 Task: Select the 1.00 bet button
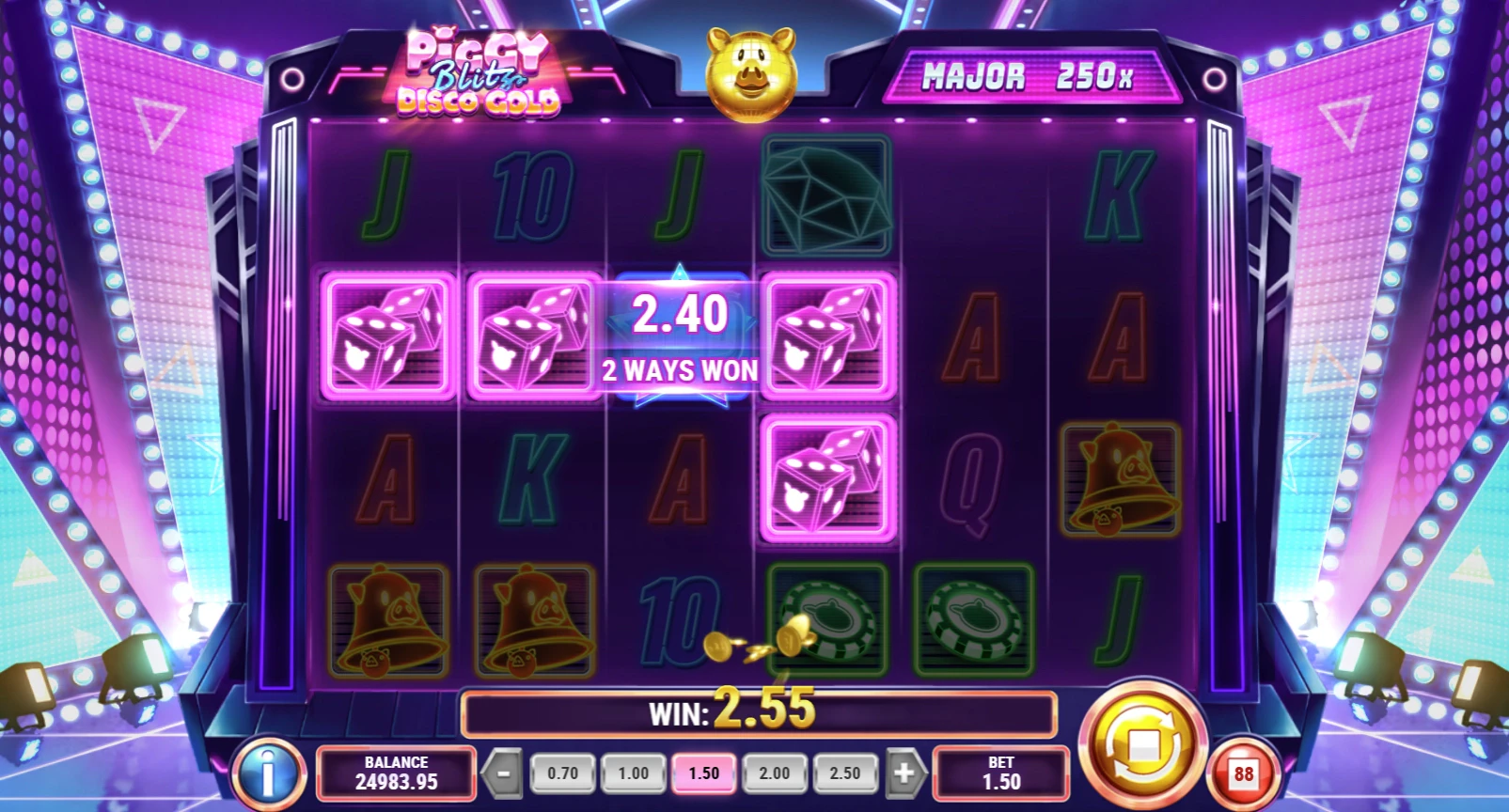[633, 773]
